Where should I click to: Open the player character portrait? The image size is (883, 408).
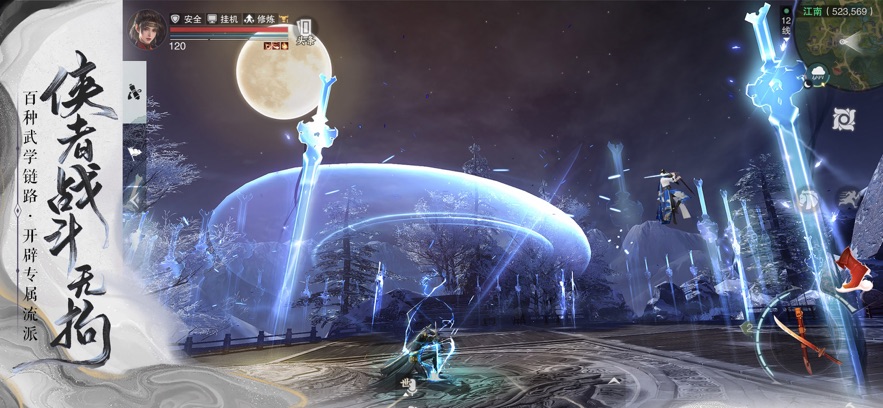pyautogui.click(x=146, y=27)
